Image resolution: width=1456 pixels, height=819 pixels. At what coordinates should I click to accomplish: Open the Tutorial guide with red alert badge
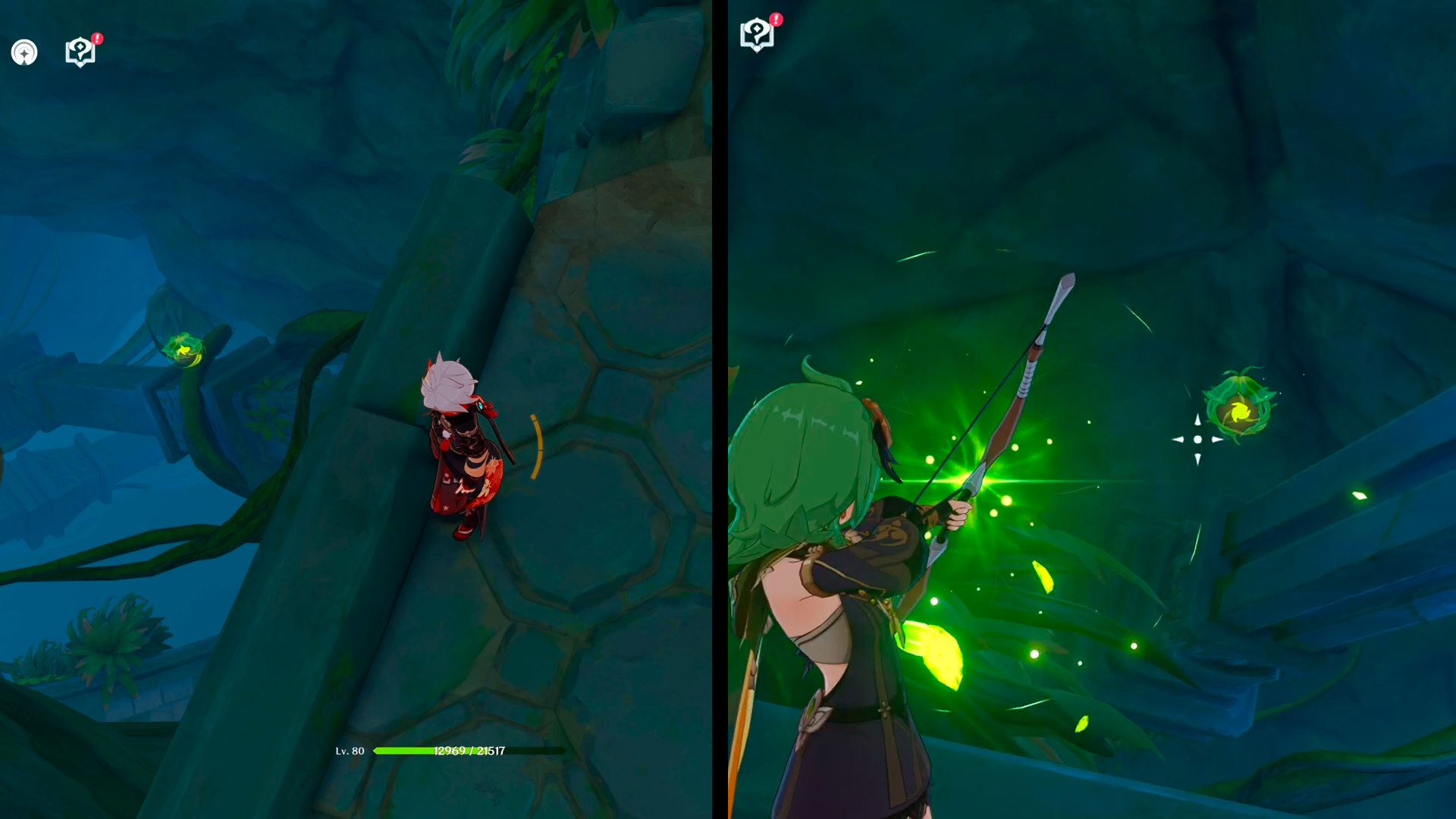80,52
